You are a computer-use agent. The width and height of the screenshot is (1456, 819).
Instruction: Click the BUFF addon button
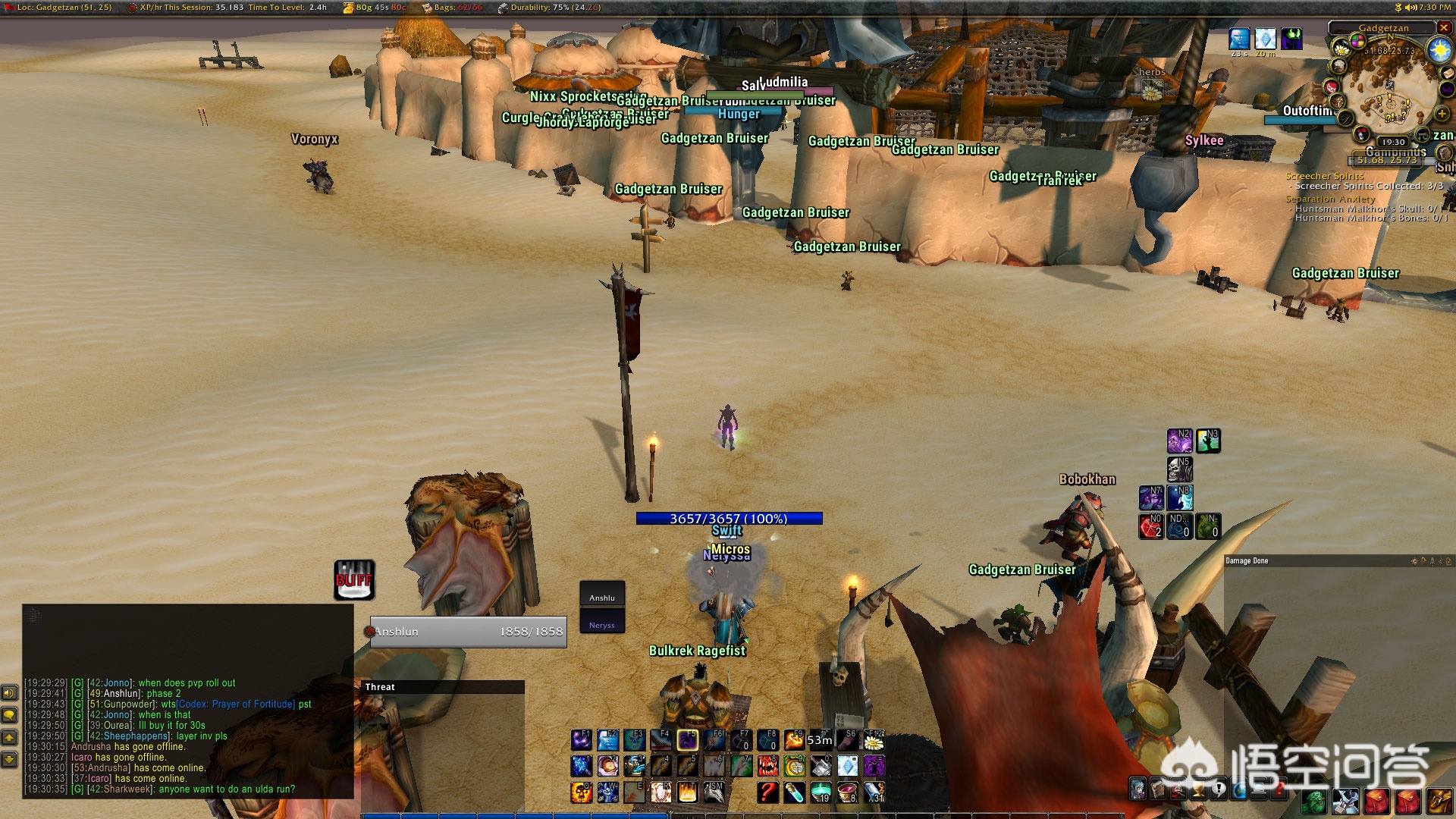[x=354, y=580]
